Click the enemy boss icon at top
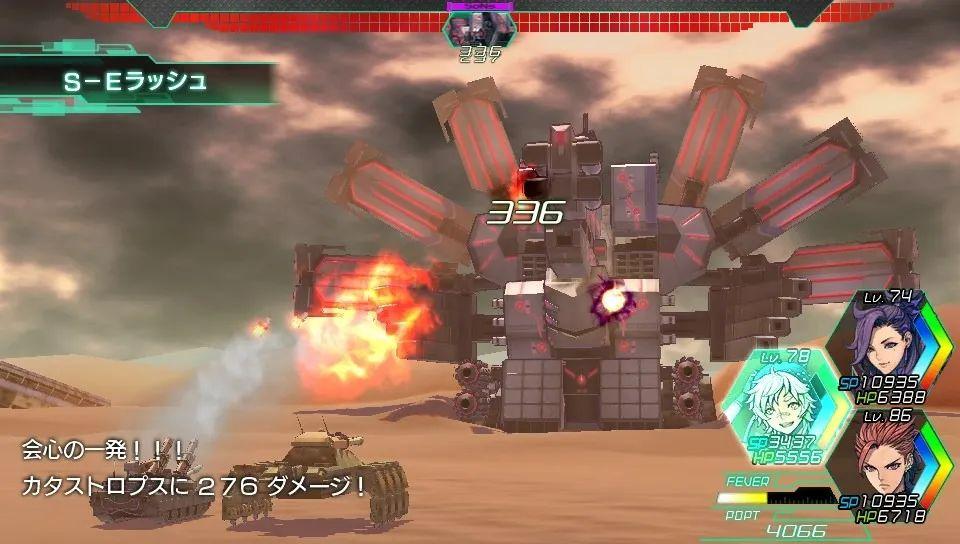 point(479,28)
